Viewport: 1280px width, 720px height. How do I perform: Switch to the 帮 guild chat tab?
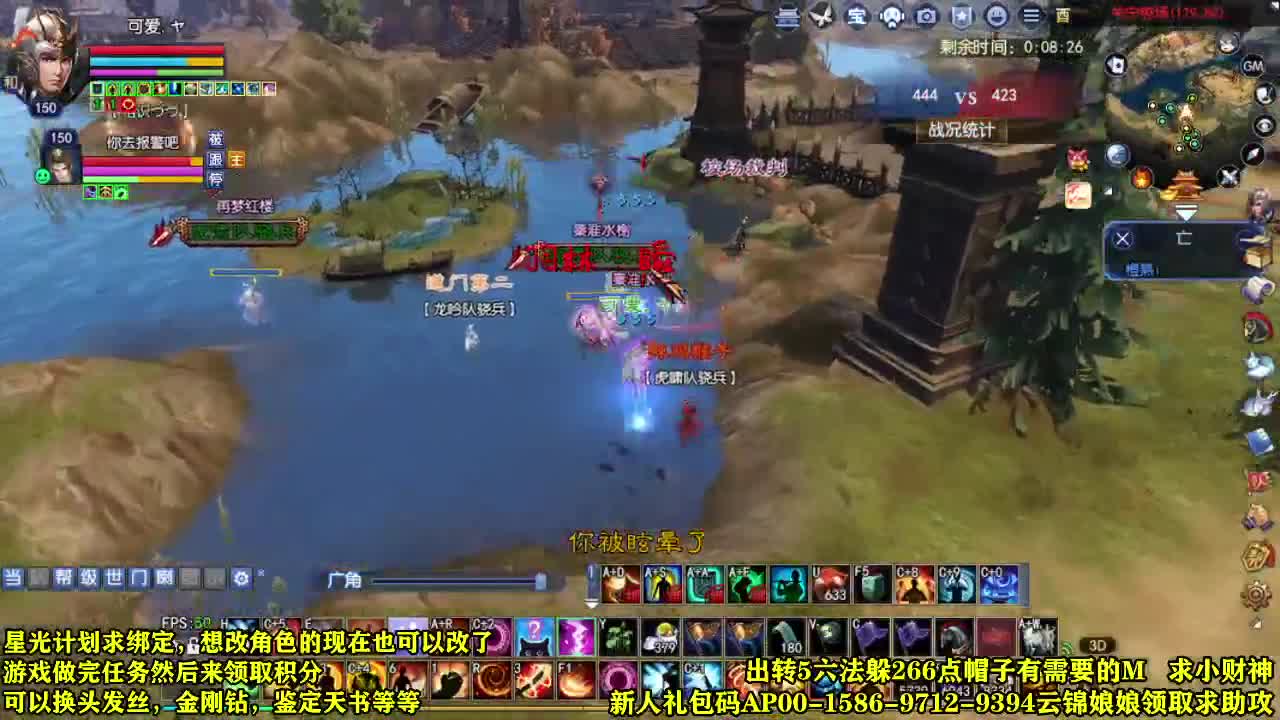point(63,578)
